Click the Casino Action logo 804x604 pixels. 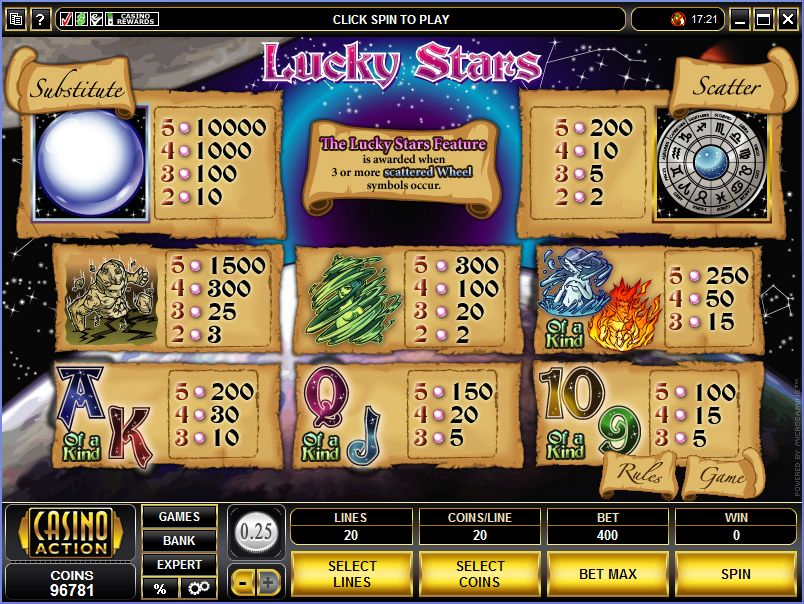[70, 533]
